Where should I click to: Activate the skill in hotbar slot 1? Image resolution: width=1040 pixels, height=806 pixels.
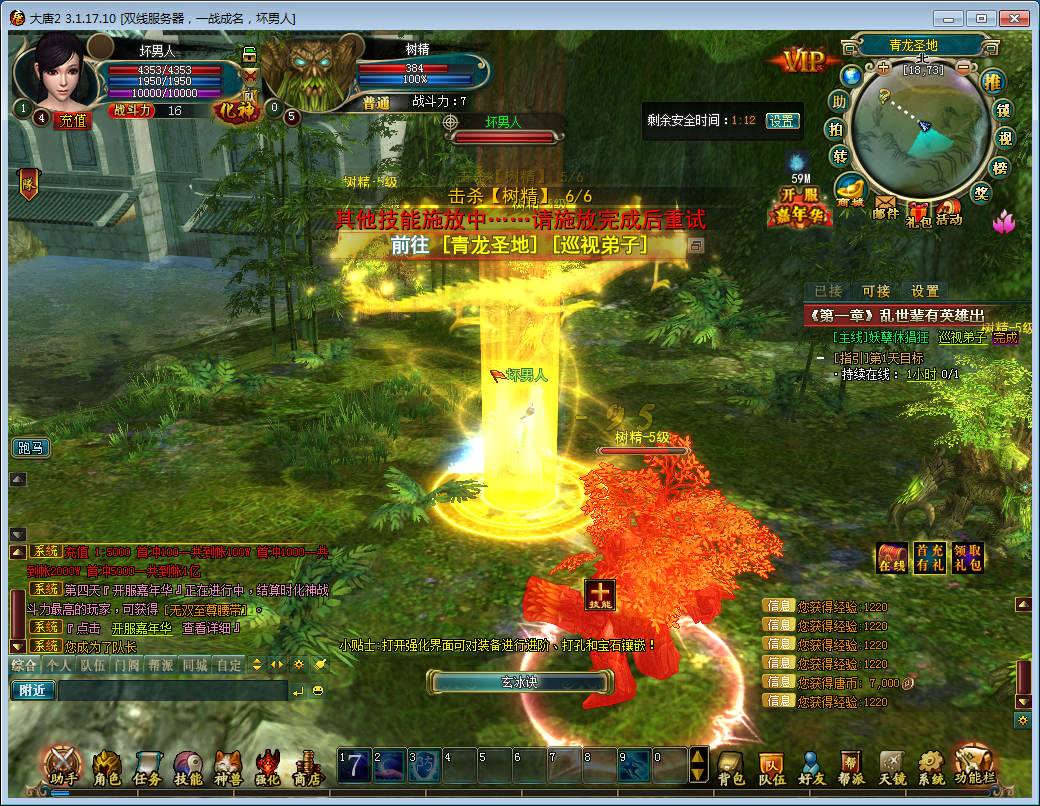click(353, 764)
